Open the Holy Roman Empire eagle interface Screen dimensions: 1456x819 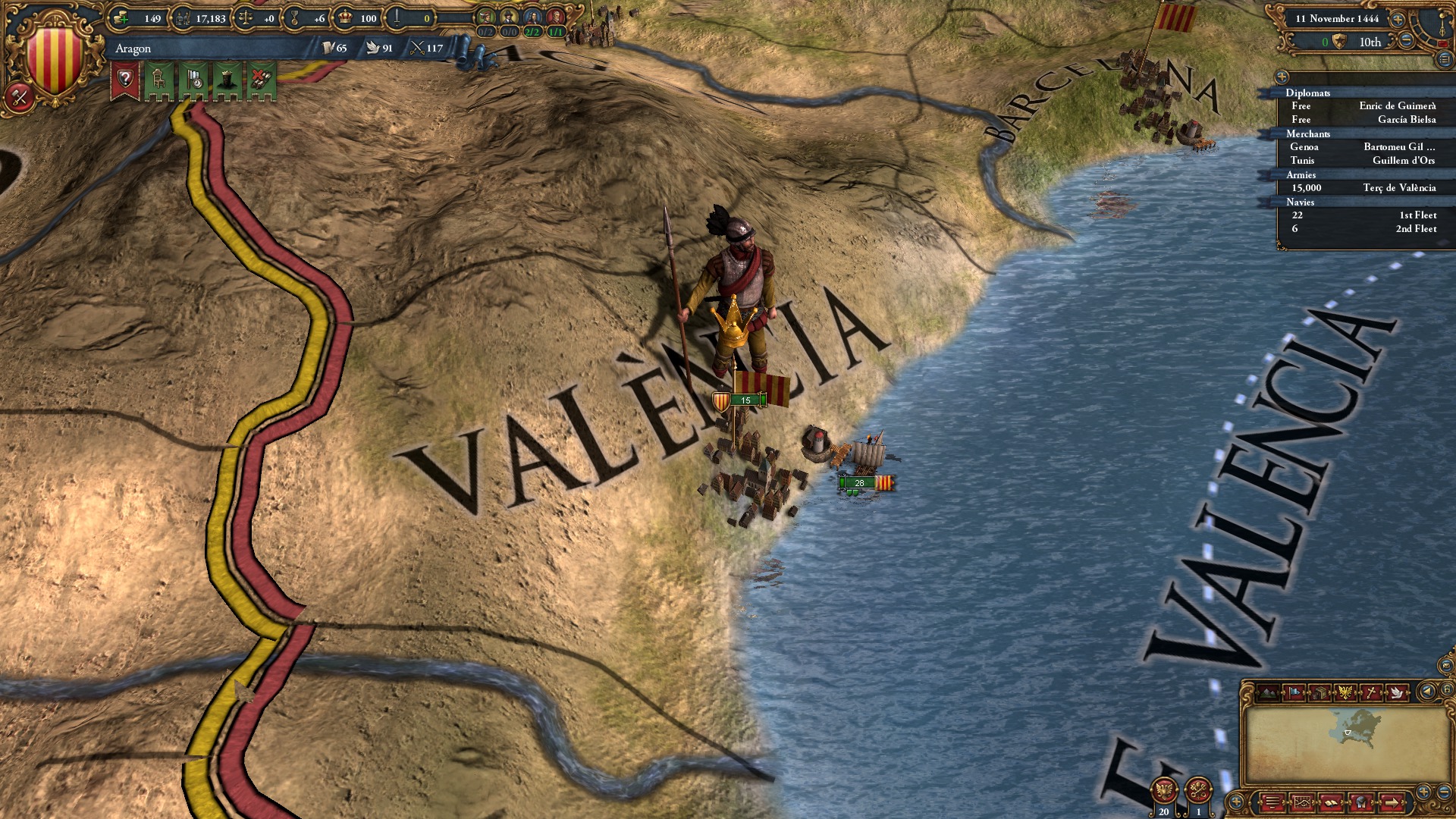[1166, 788]
